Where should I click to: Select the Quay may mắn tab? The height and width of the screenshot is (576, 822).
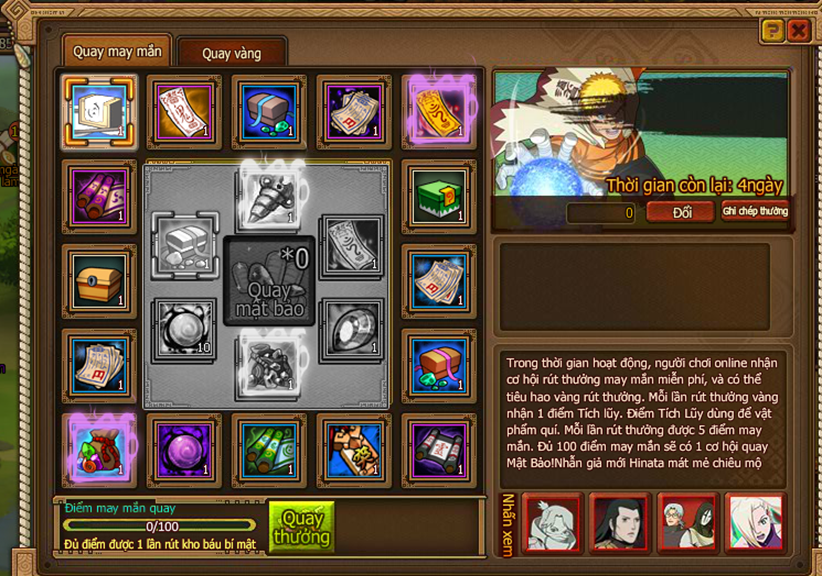[117, 52]
